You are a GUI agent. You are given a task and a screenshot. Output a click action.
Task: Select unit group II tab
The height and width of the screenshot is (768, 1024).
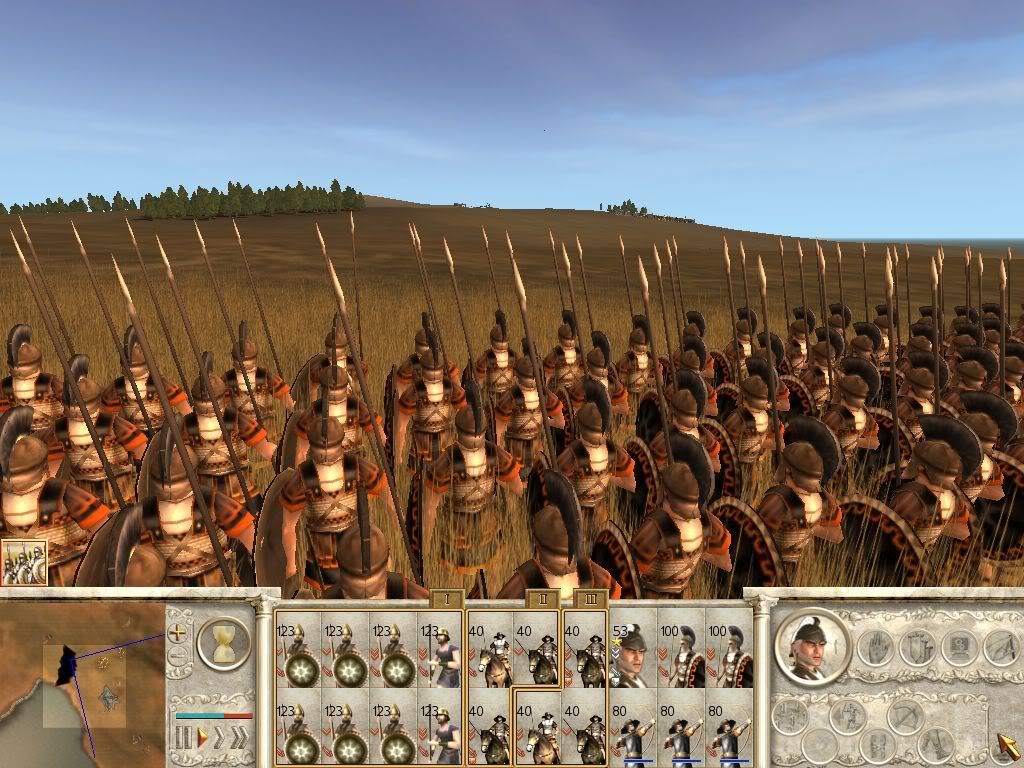point(541,599)
